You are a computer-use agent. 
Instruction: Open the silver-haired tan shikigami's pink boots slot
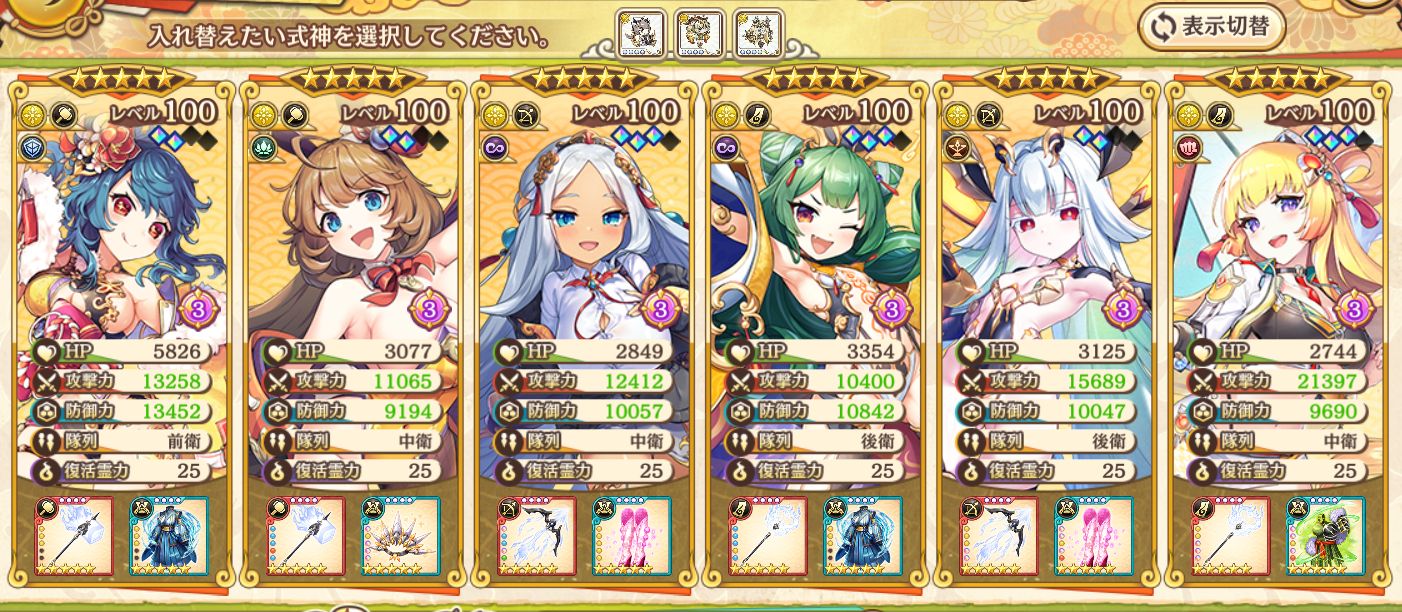point(631,537)
